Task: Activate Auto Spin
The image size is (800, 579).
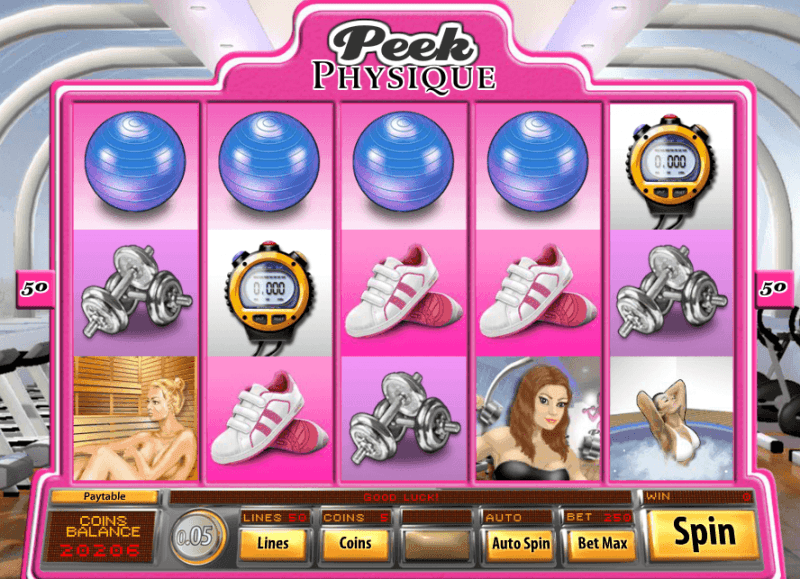Action: click(x=519, y=543)
